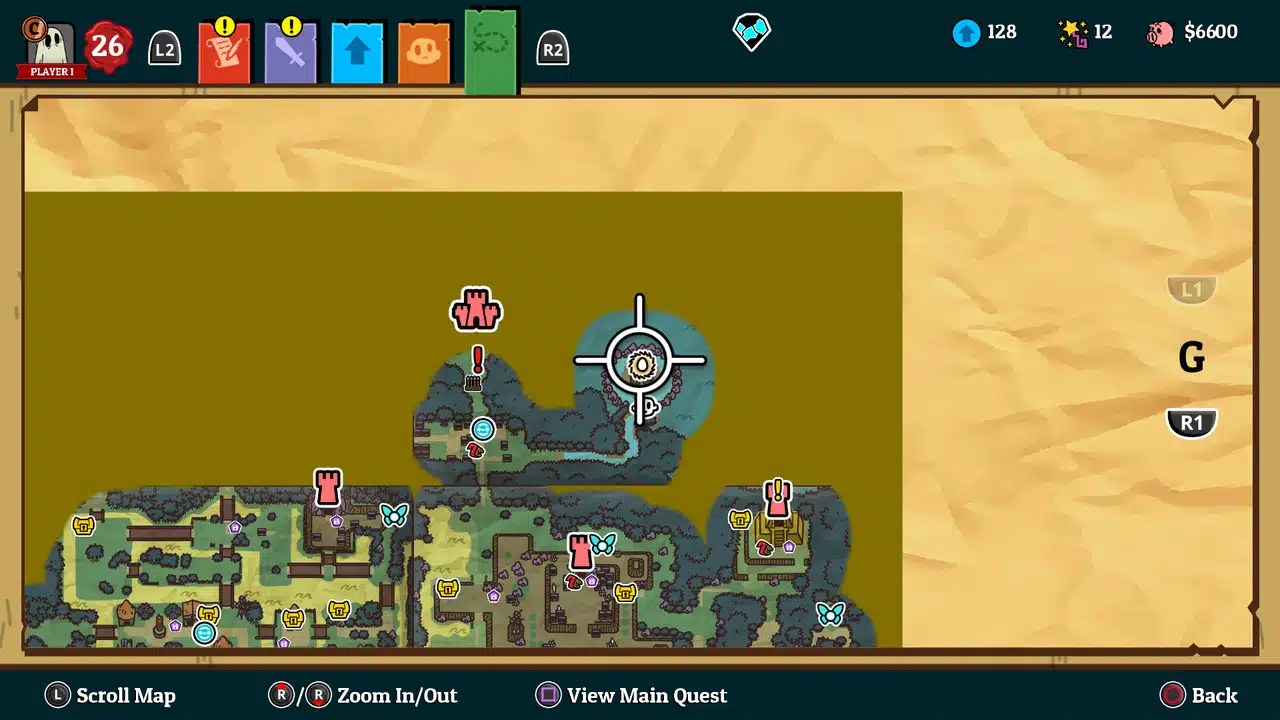Click the red wax seal showing level 26
The height and width of the screenshot is (720, 1280).
pyautogui.click(x=107, y=45)
